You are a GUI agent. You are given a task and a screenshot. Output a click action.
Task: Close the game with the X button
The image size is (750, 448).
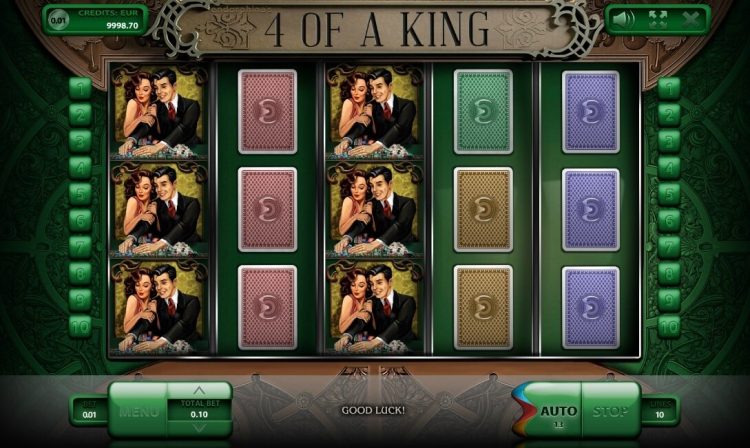click(689, 18)
